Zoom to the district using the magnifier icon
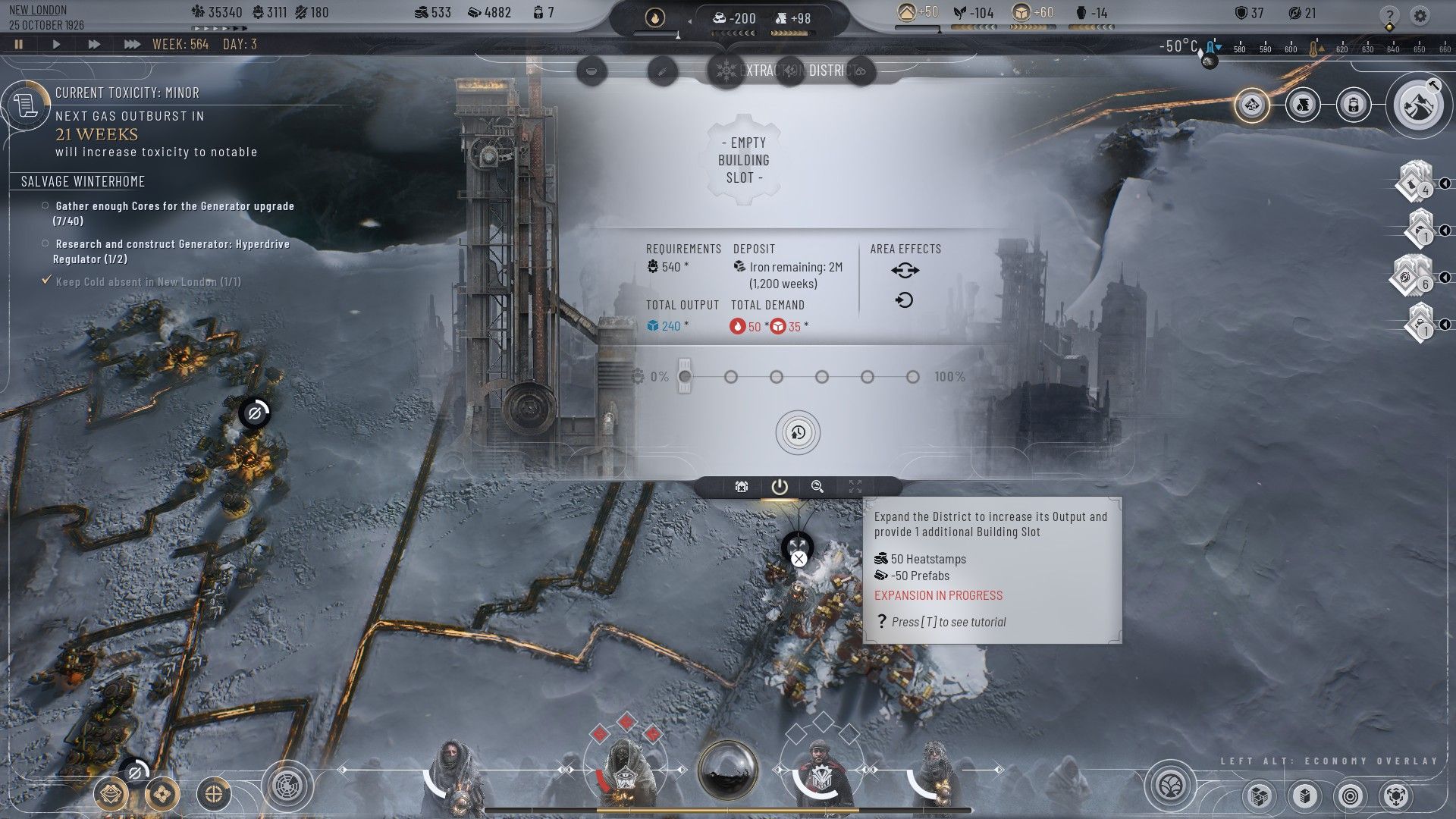This screenshot has width=1456, height=819. (817, 487)
